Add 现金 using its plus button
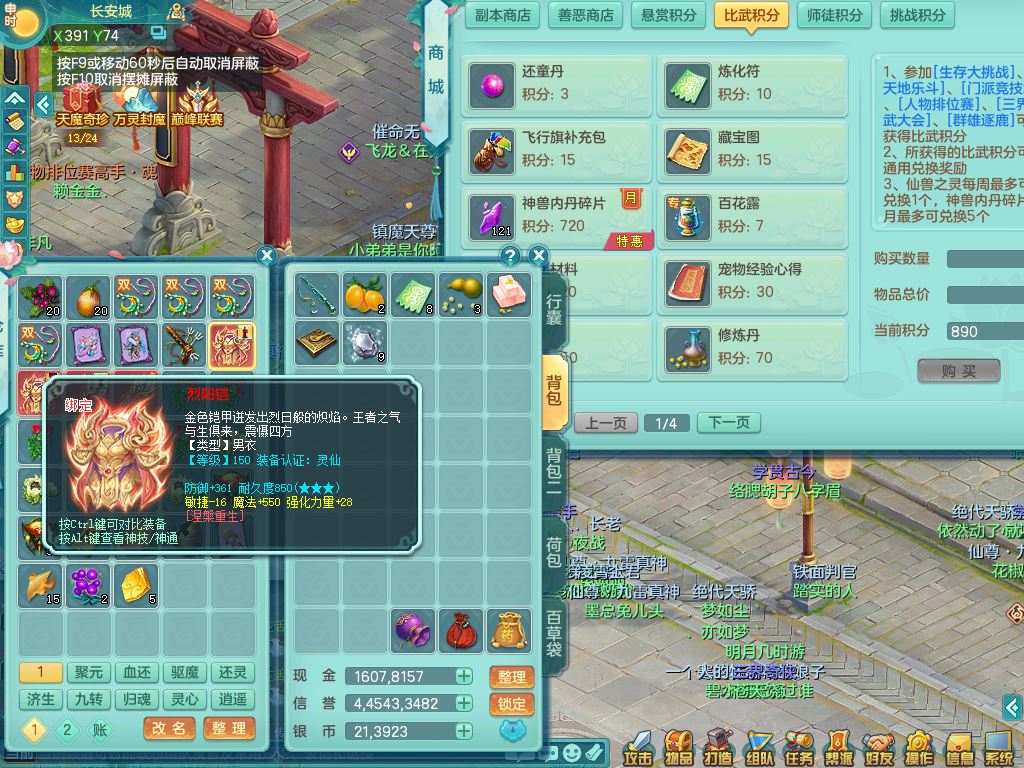 point(464,677)
